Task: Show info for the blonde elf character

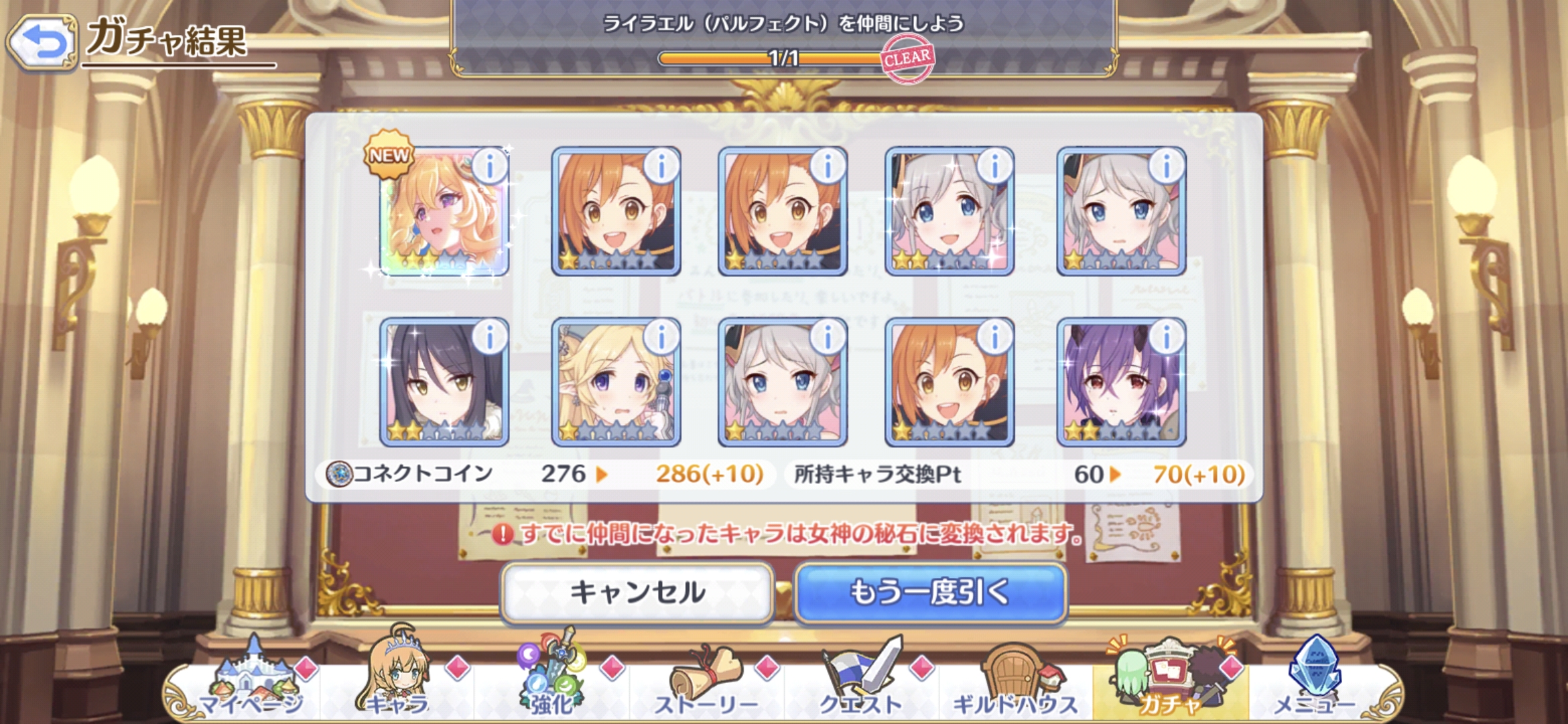Action: click(661, 337)
